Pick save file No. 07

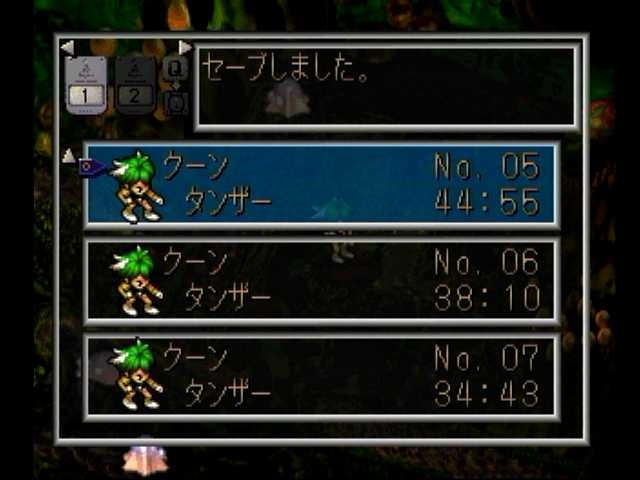coord(322,375)
